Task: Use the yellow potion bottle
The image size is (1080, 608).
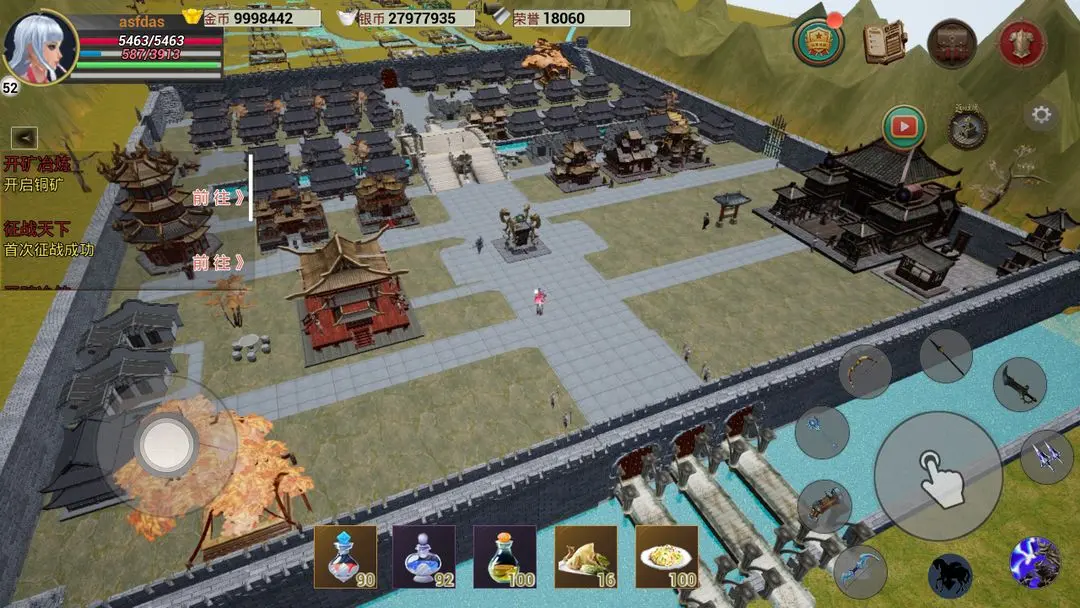Action: [505, 557]
